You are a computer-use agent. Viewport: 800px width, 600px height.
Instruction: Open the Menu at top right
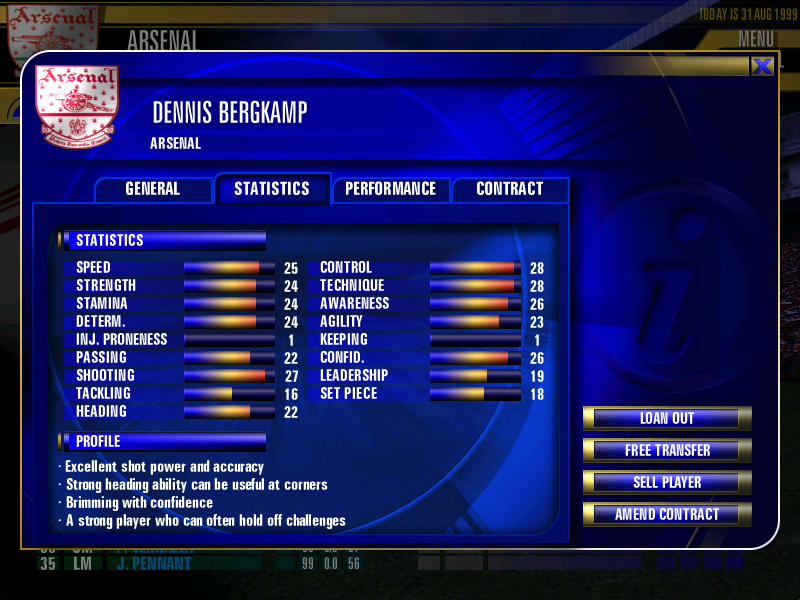[x=756, y=39]
